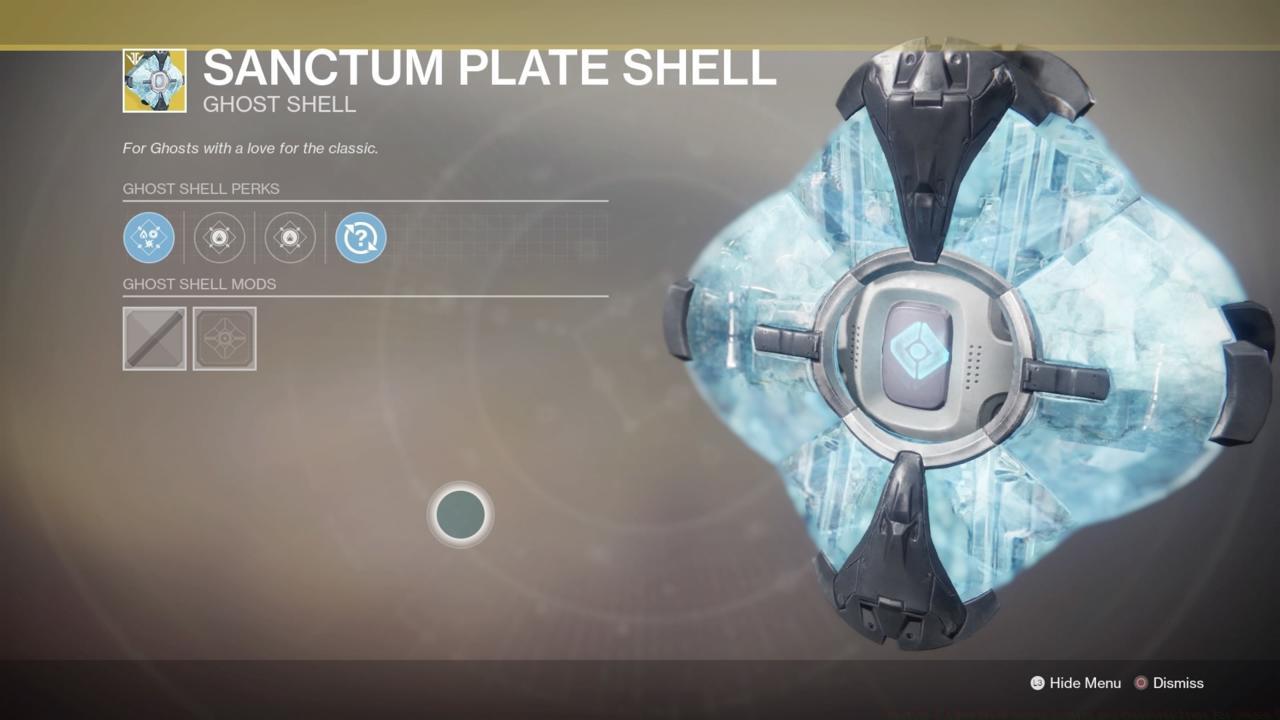Select the Ghost-symbol mod slot
This screenshot has width=1280, height=720.
(224, 339)
